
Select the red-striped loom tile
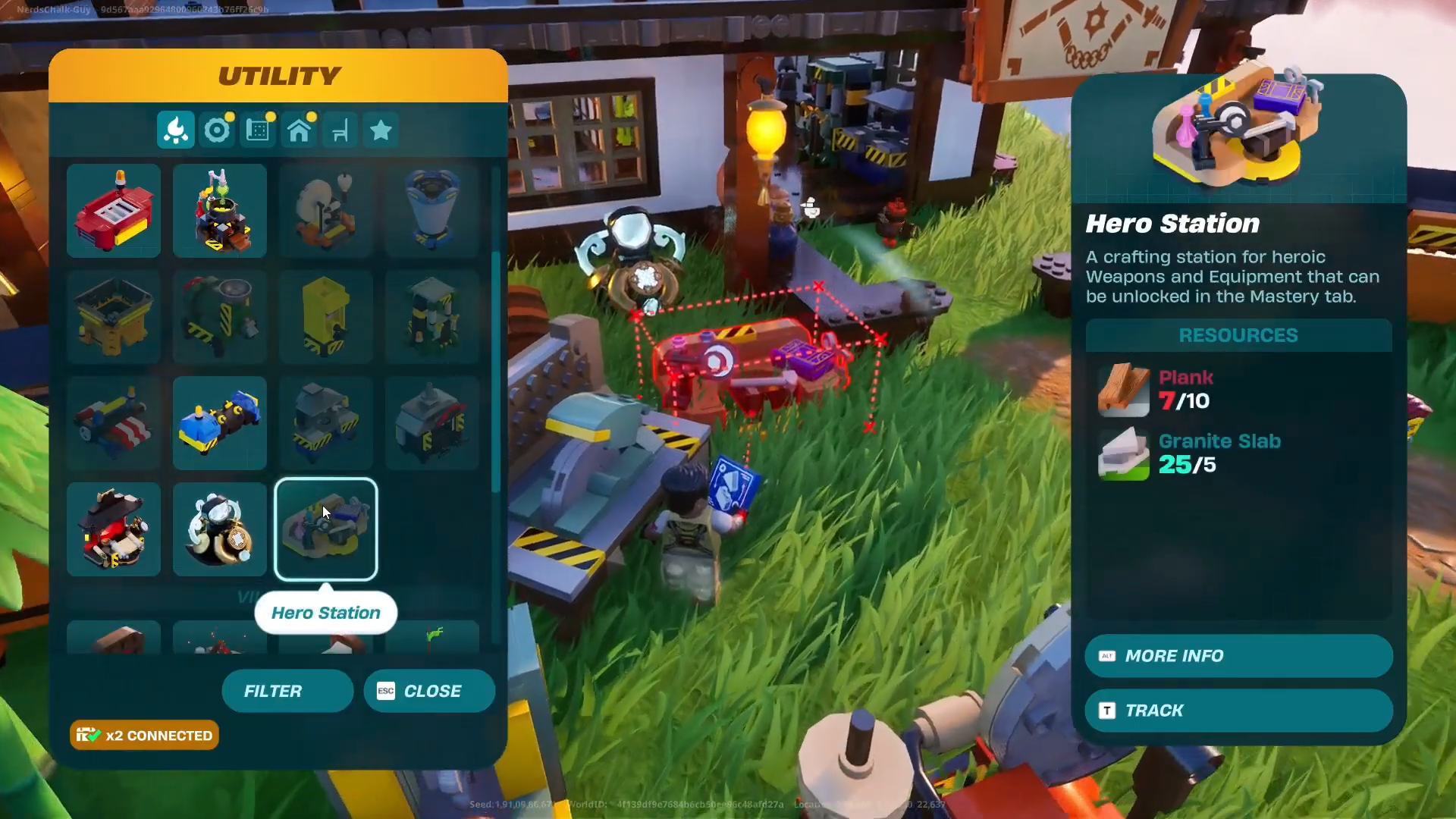114,423
